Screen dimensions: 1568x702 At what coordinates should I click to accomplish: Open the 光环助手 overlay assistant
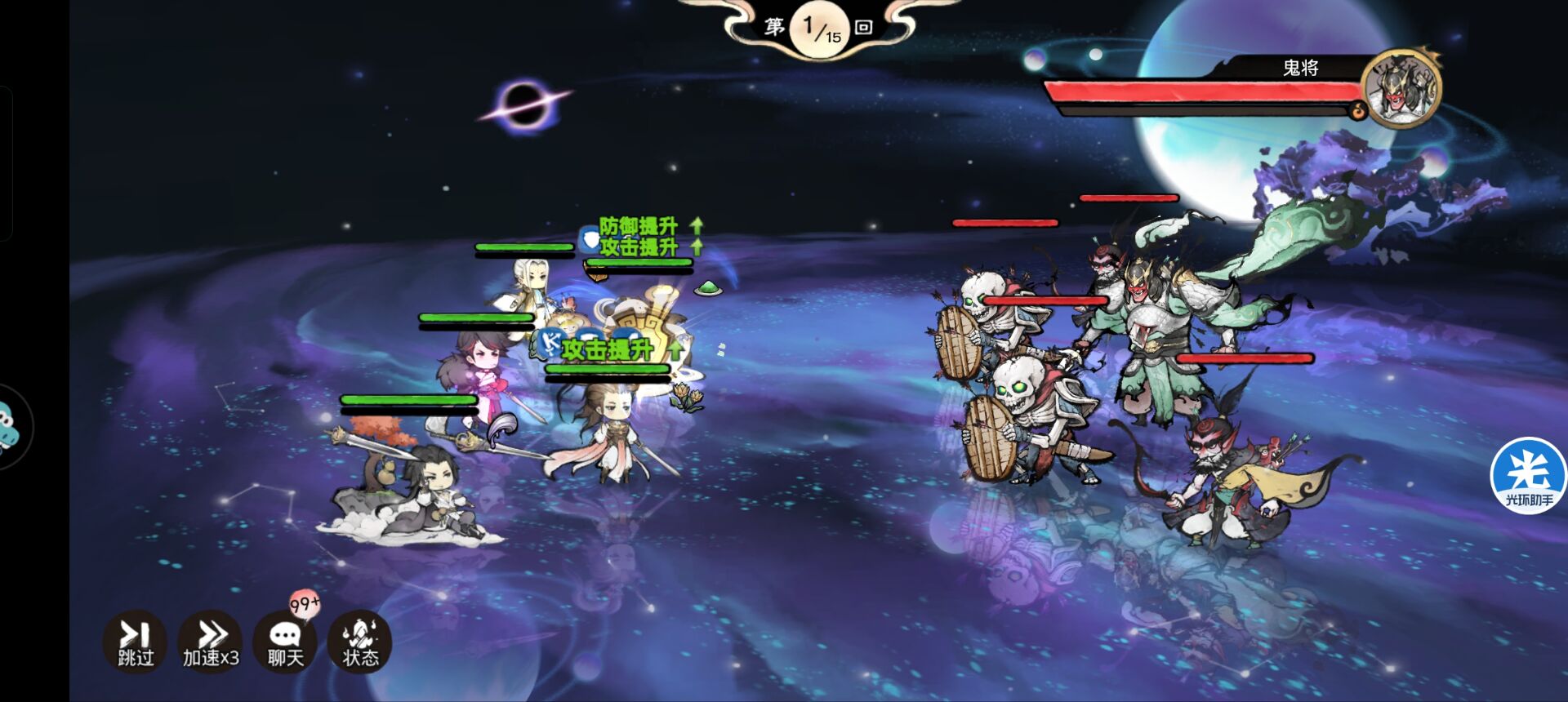point(1528,477)
